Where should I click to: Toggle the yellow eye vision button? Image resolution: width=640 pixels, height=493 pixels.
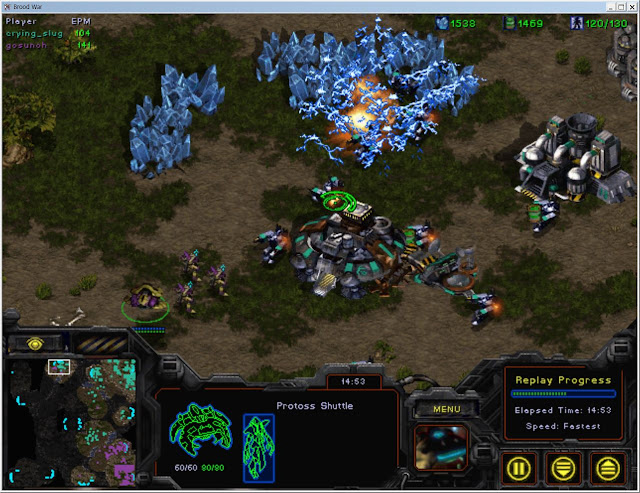click(x=35, y=344)
